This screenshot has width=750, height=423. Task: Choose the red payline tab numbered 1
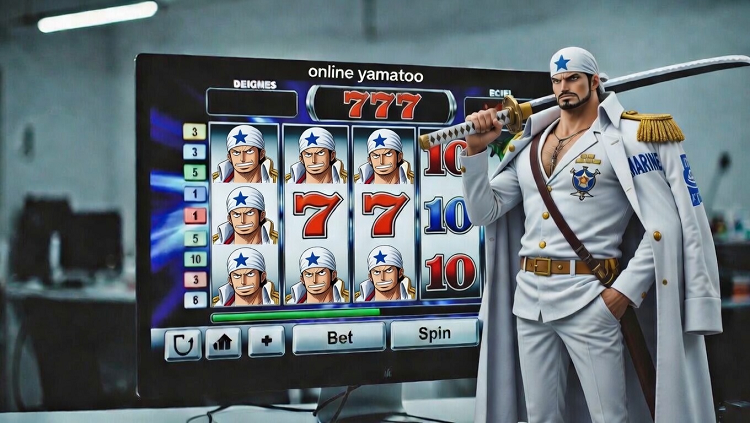point(195,215)
